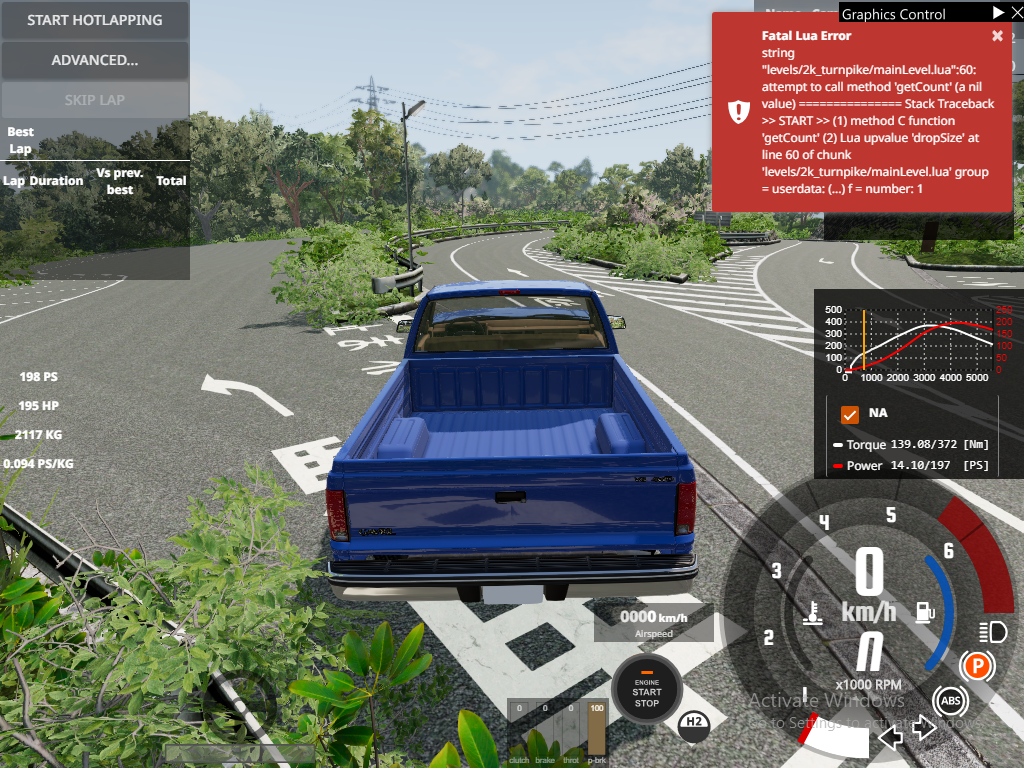Click the Engine Start Stop button

[x=647, y=690]
